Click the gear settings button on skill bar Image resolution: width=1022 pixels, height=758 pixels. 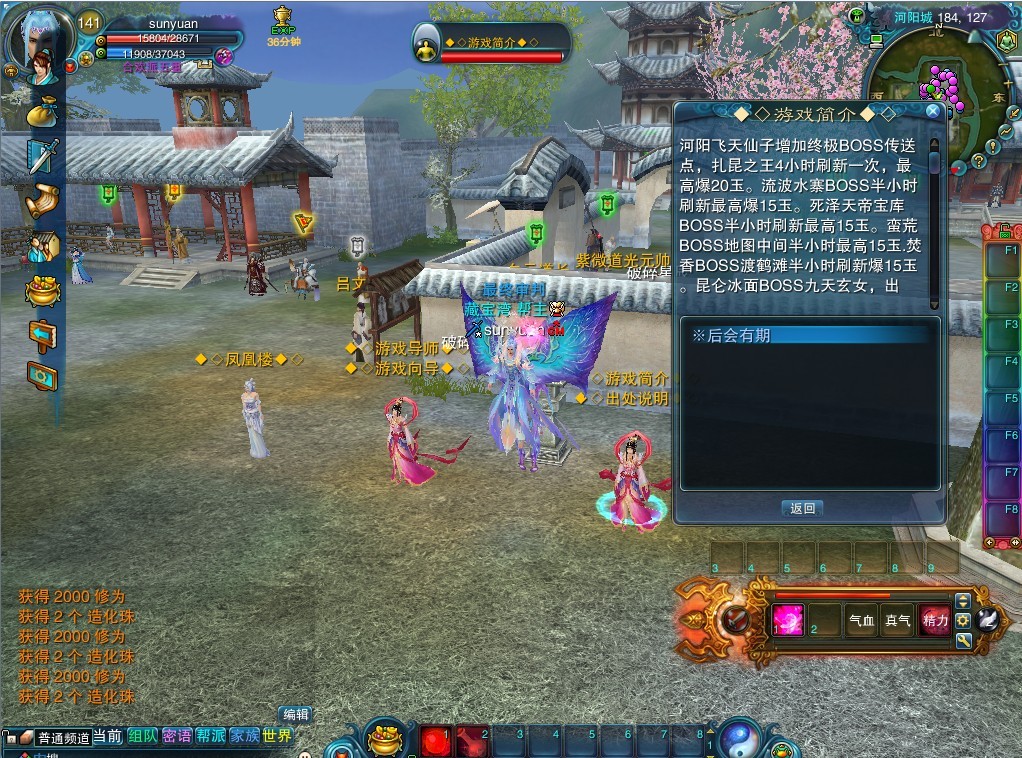pyautogui.click(x=963, y=620)
